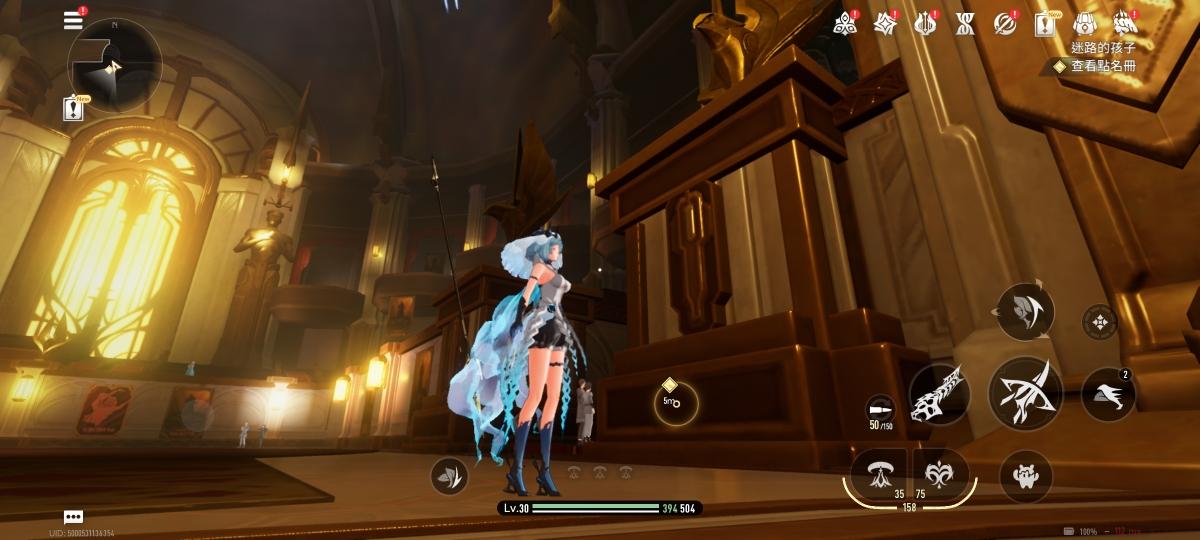Summon the small creature companion button

coord(1025,476)
